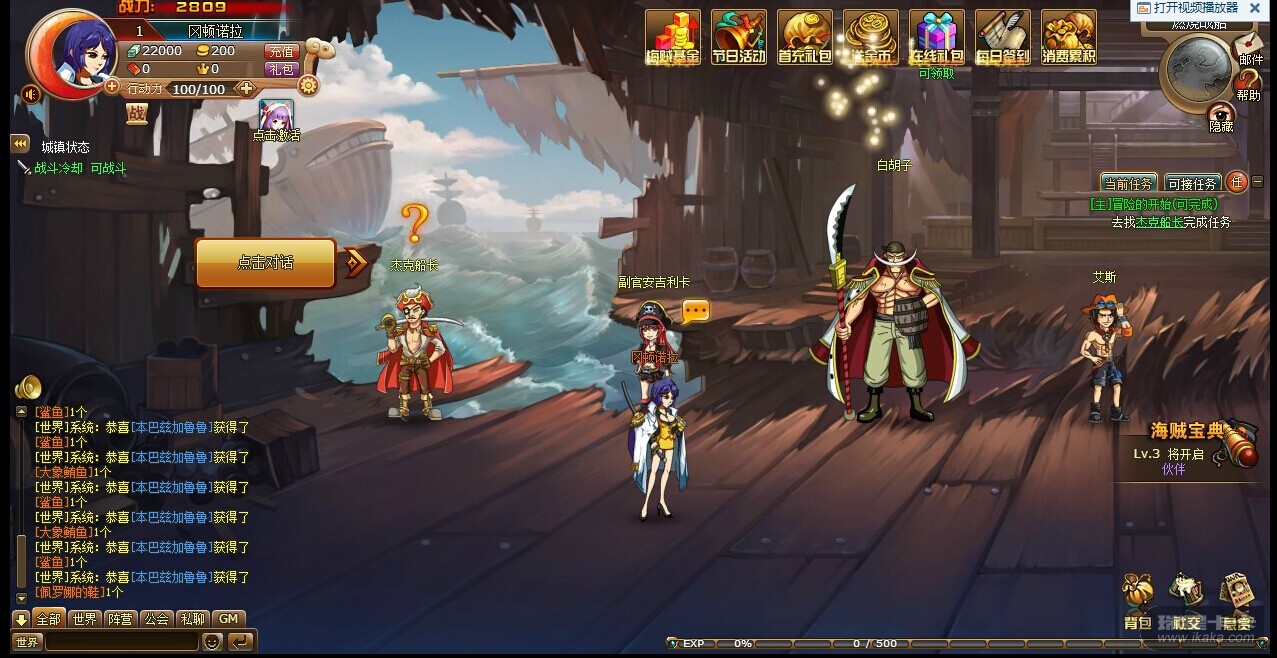Click the chat message input field
1277x658 pixels.
pyautogui.click(x=120, y=642)
